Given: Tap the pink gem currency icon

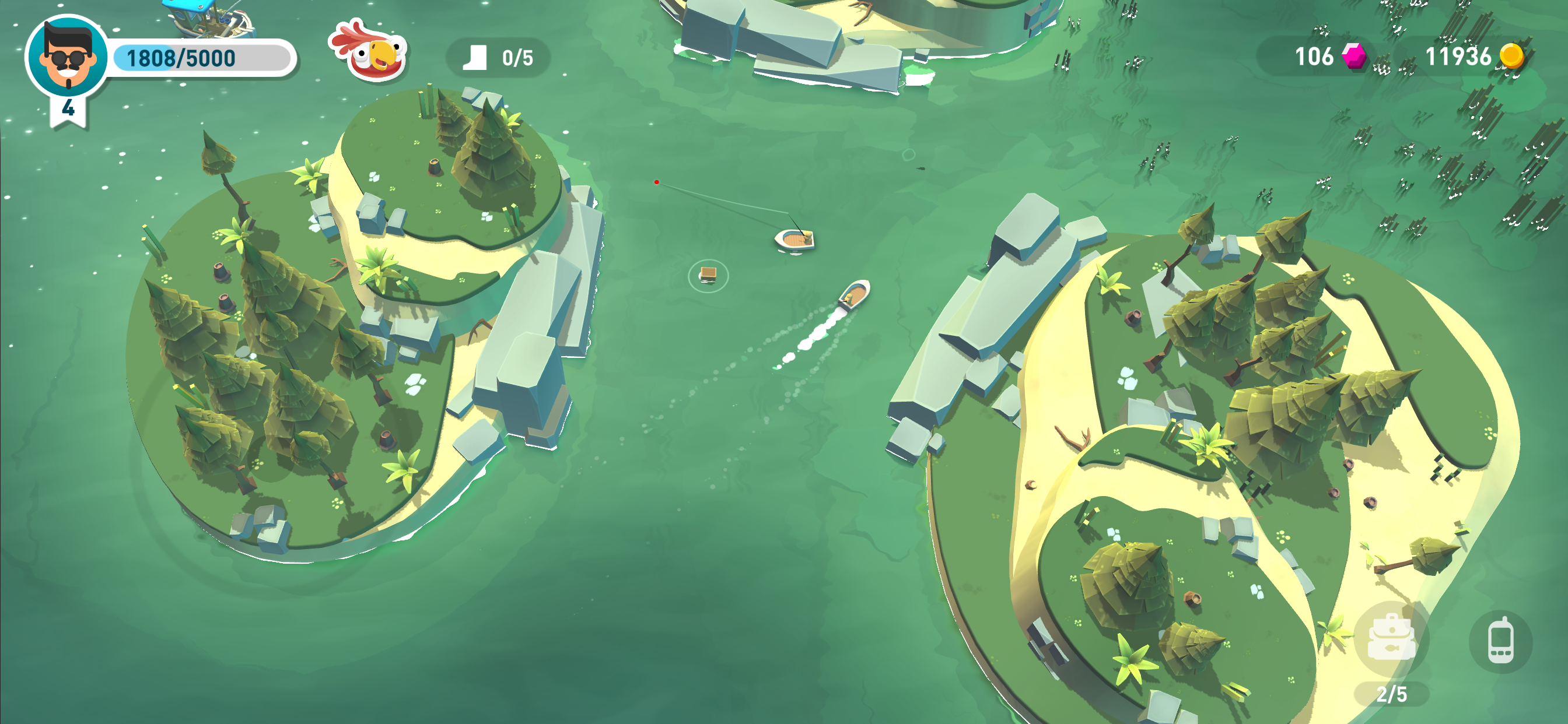Looking at the screenshot, I should tap(1356, 57).
